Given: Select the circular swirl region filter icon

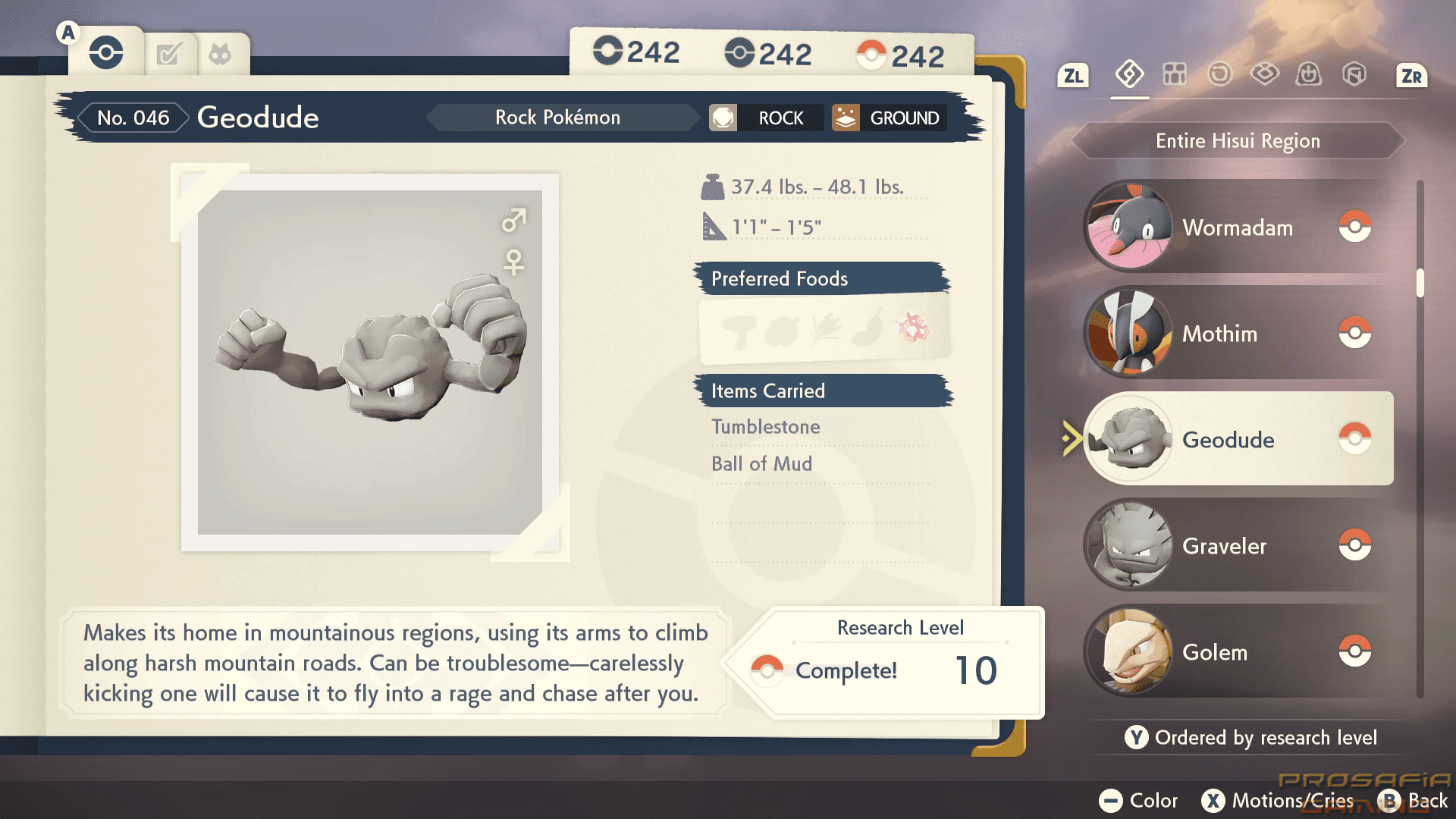Looking at the screenshot, I should coord(1219,75).
